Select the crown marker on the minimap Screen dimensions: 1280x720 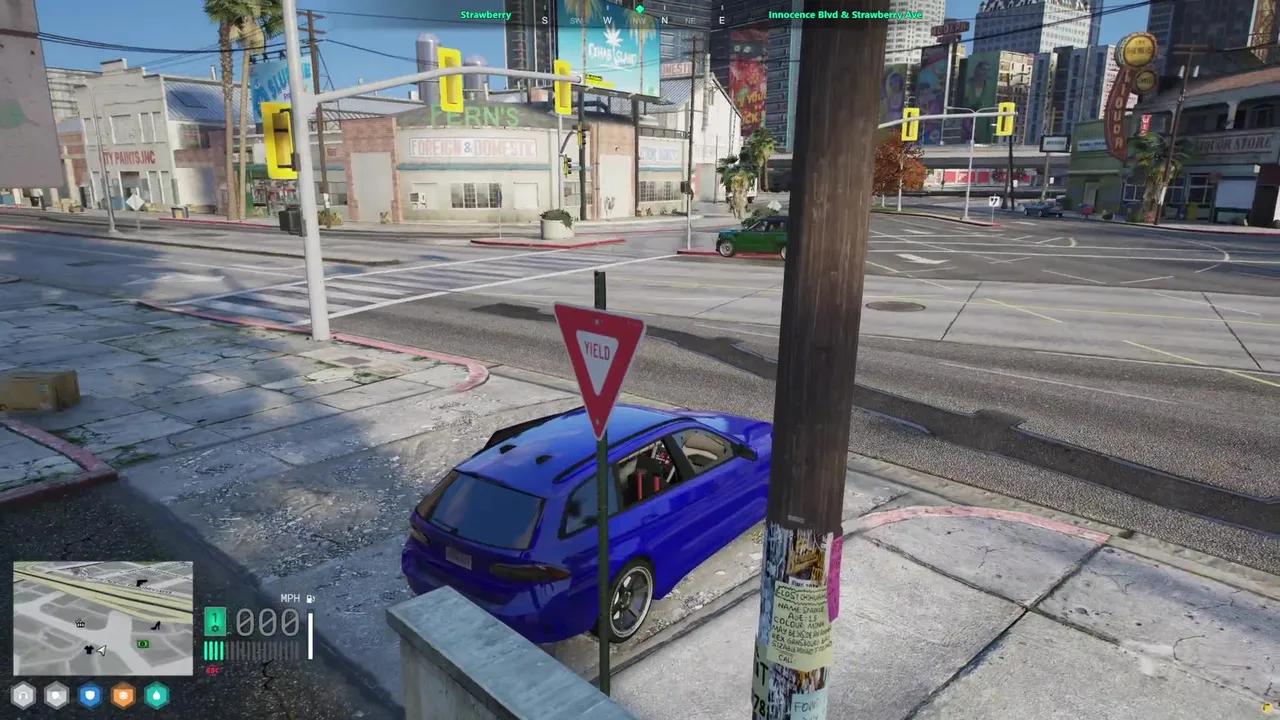(x=80, y=623)
